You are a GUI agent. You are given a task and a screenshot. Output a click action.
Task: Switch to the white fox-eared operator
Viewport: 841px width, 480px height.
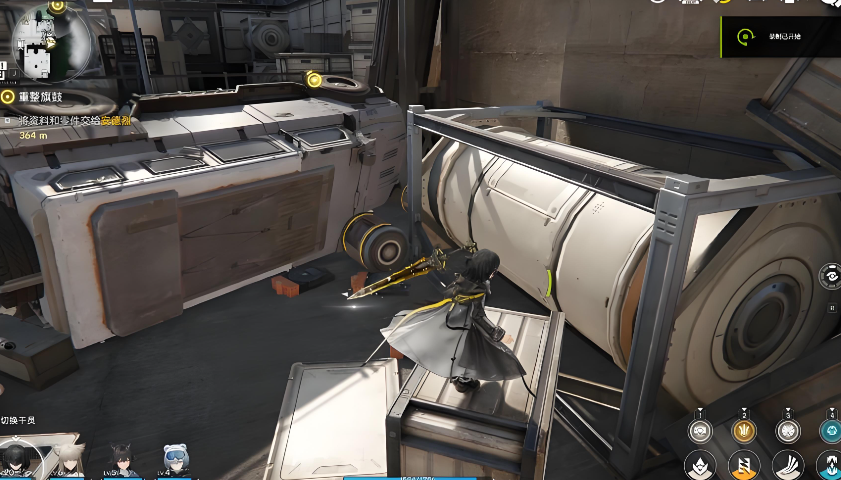click(x=68, y=460)
